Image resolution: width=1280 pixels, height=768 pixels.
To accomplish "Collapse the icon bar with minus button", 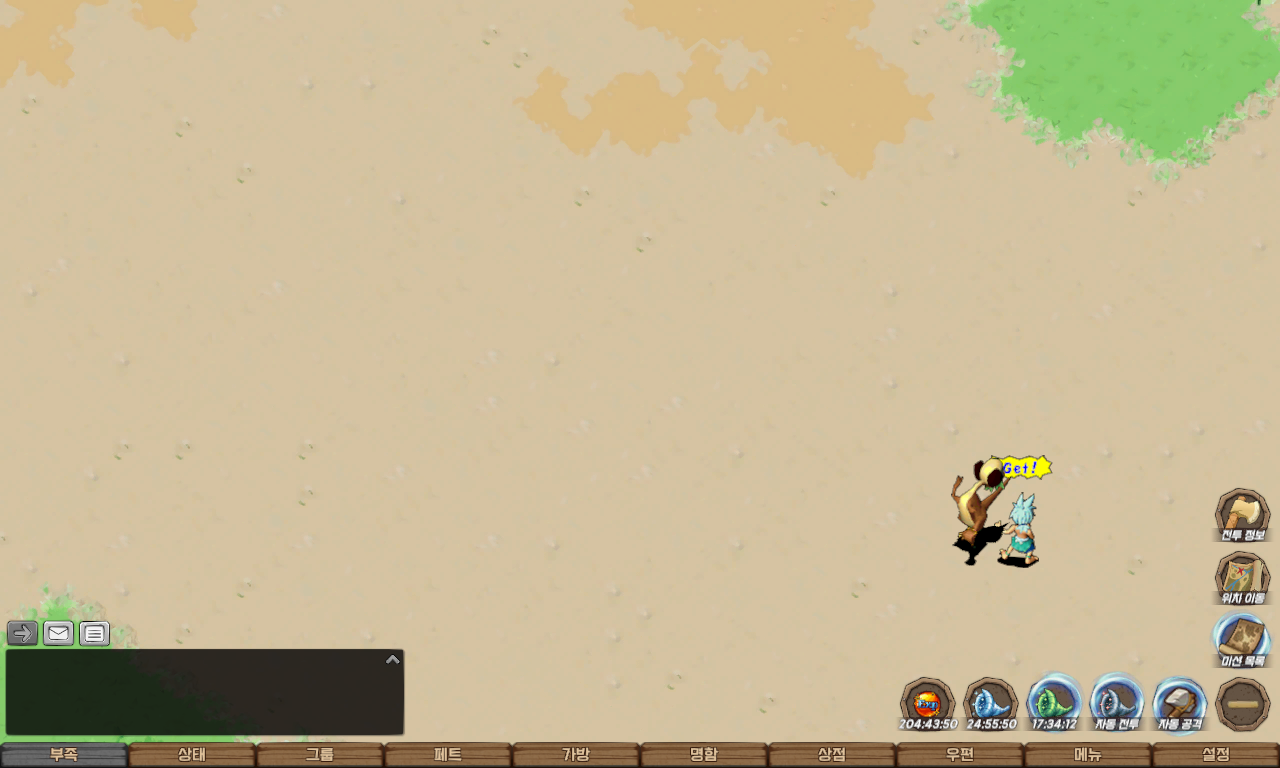I will tap(1243, 704).
